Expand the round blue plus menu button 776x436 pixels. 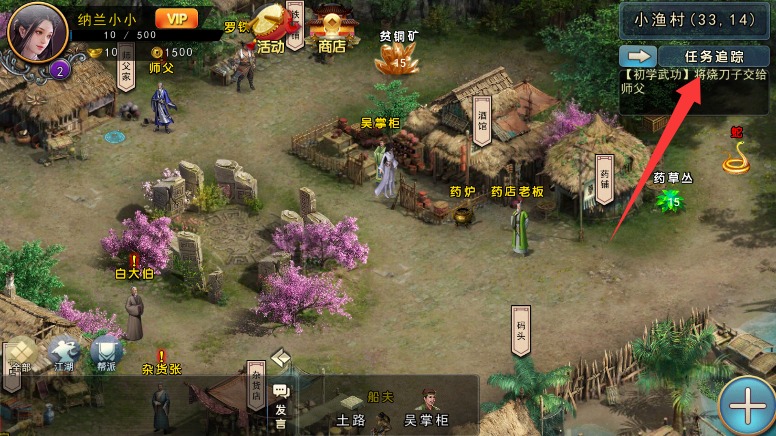point(746,405)
